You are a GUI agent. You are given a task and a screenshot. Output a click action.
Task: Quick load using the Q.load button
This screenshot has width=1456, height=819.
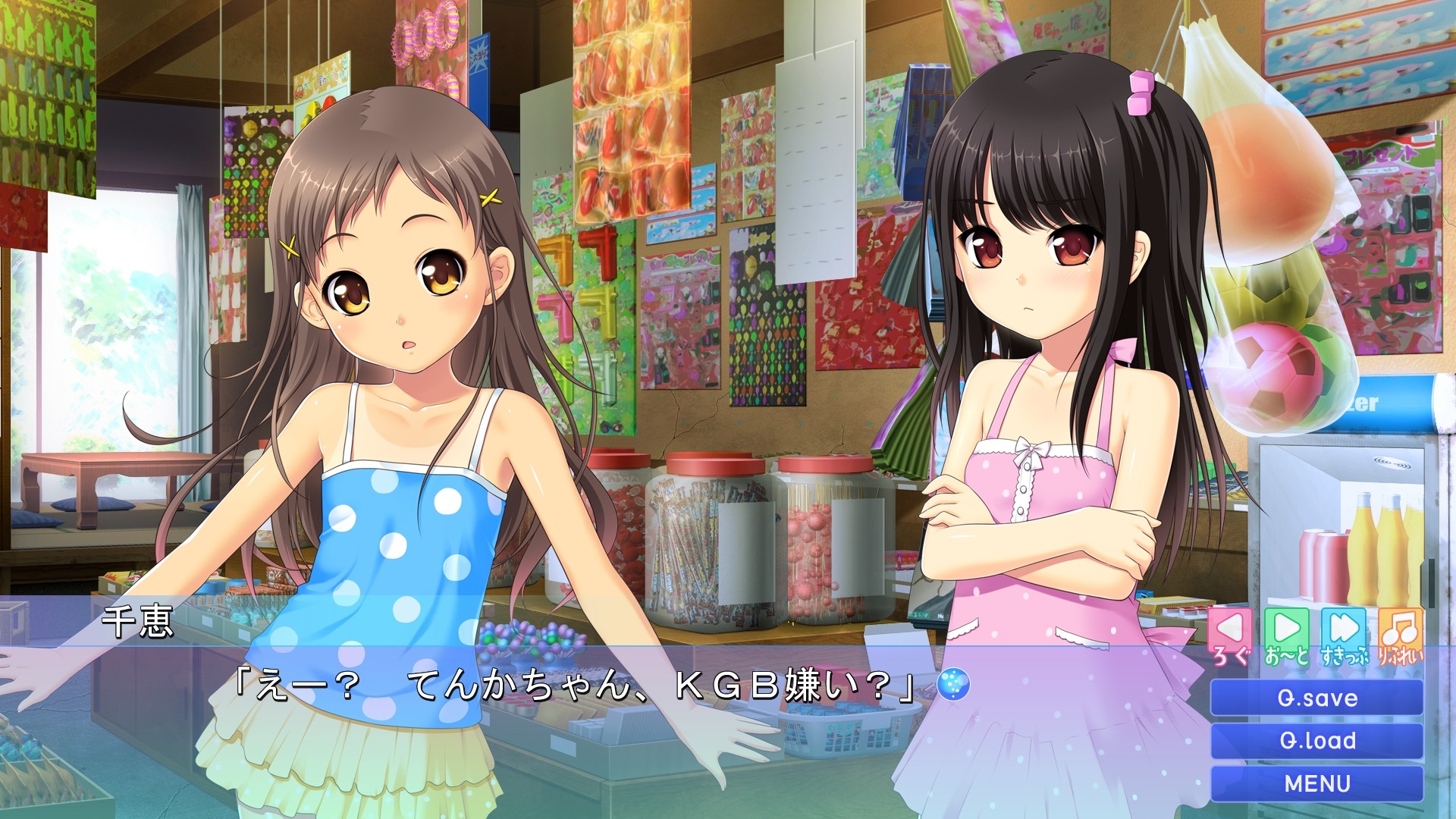[1316, 740]
